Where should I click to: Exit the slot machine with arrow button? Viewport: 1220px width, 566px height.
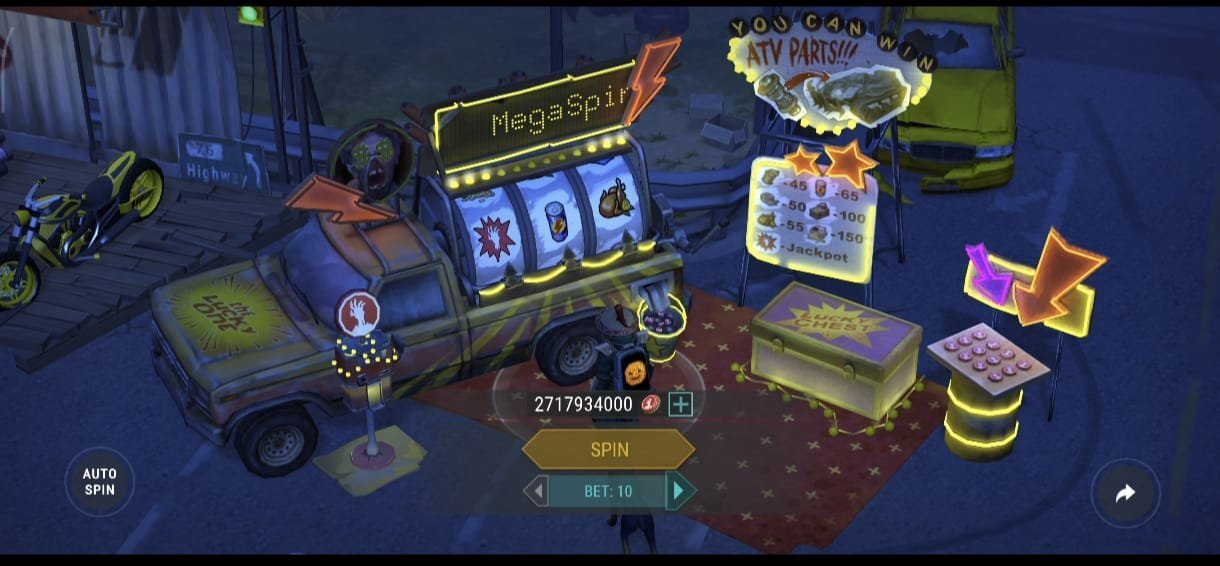tap(1125, 493)
